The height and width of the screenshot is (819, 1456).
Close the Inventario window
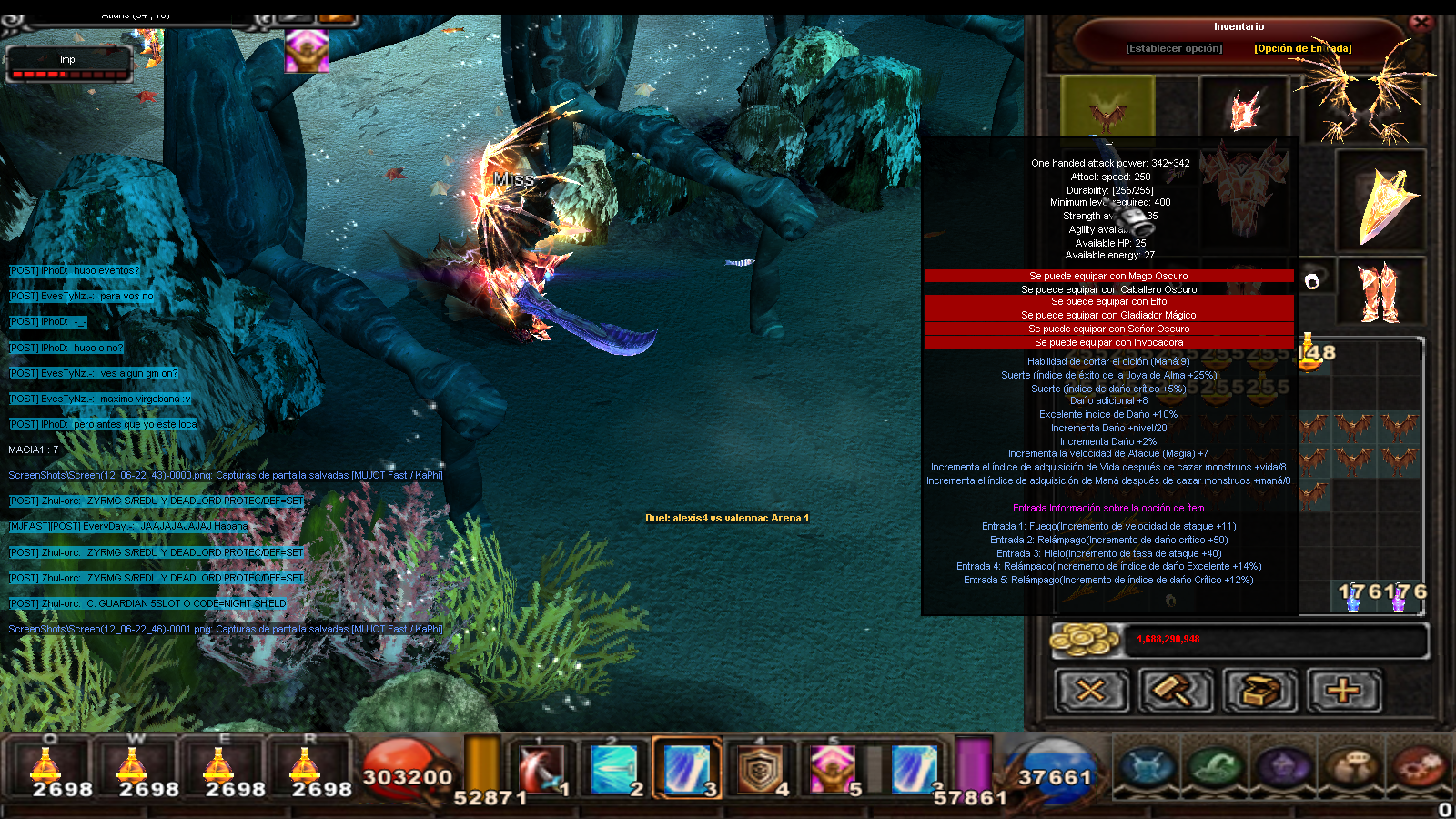[1421, 23]
